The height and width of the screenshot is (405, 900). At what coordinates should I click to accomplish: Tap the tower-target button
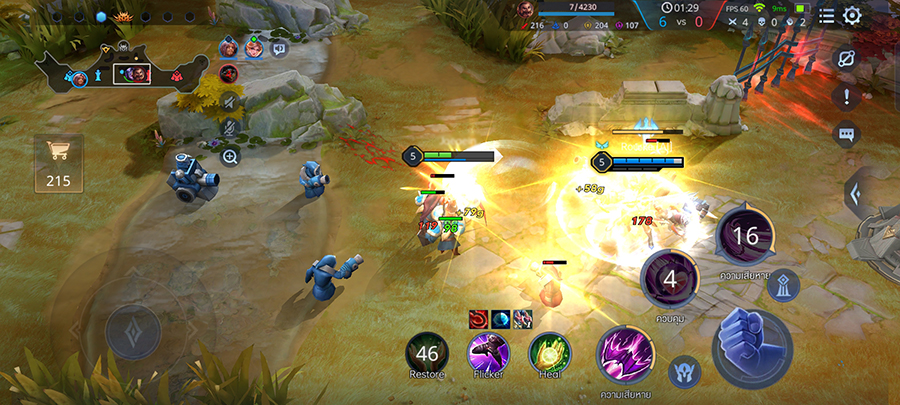tap(783, 285)
